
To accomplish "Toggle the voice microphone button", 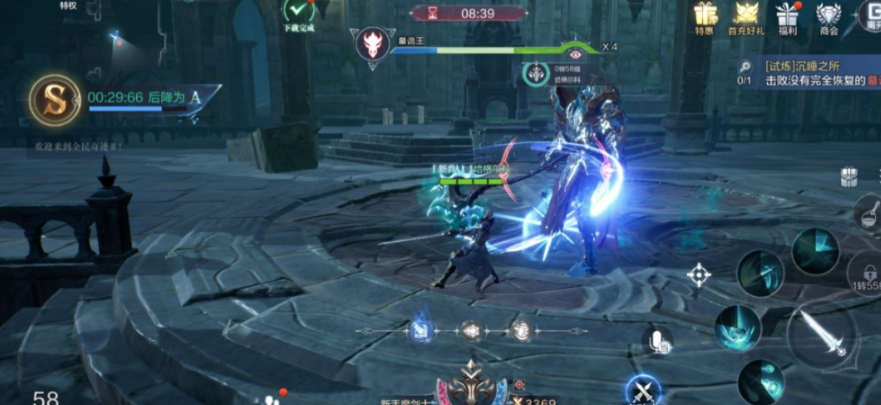I will pyautogui.click(x=657, y=340).
